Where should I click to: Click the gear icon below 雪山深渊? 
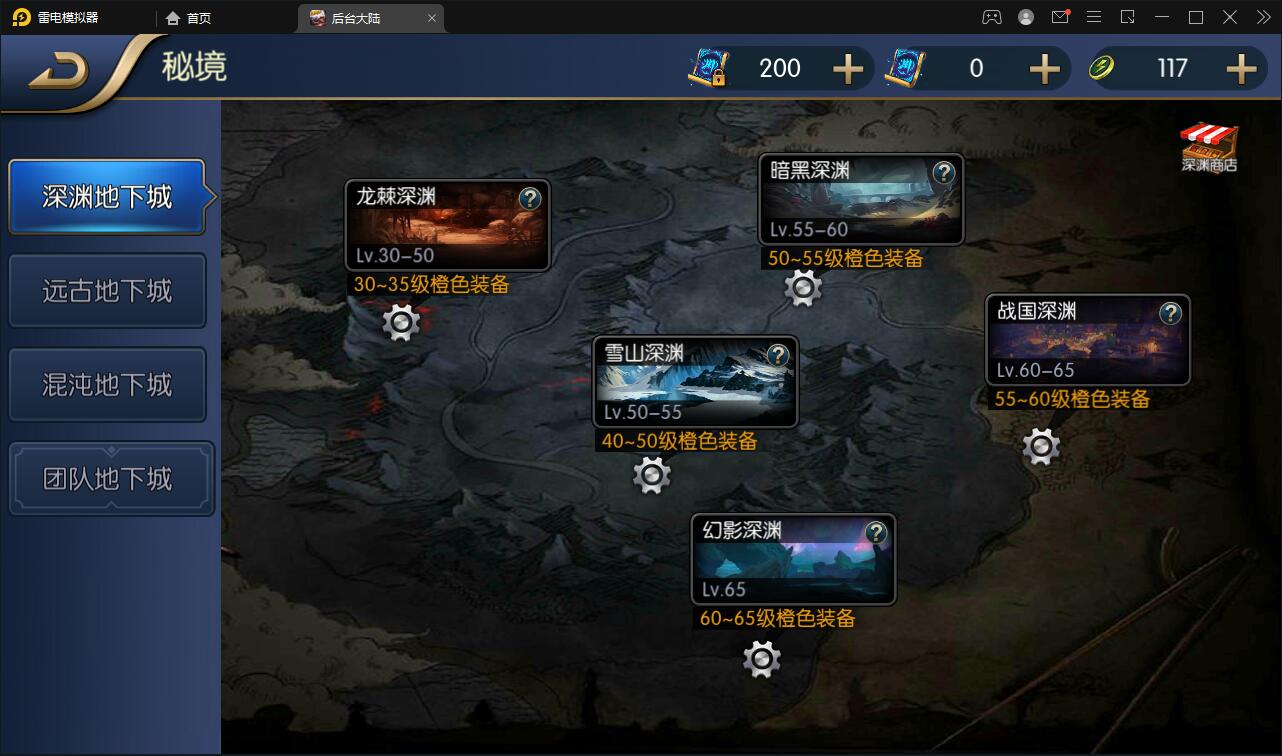click(651, 474)
